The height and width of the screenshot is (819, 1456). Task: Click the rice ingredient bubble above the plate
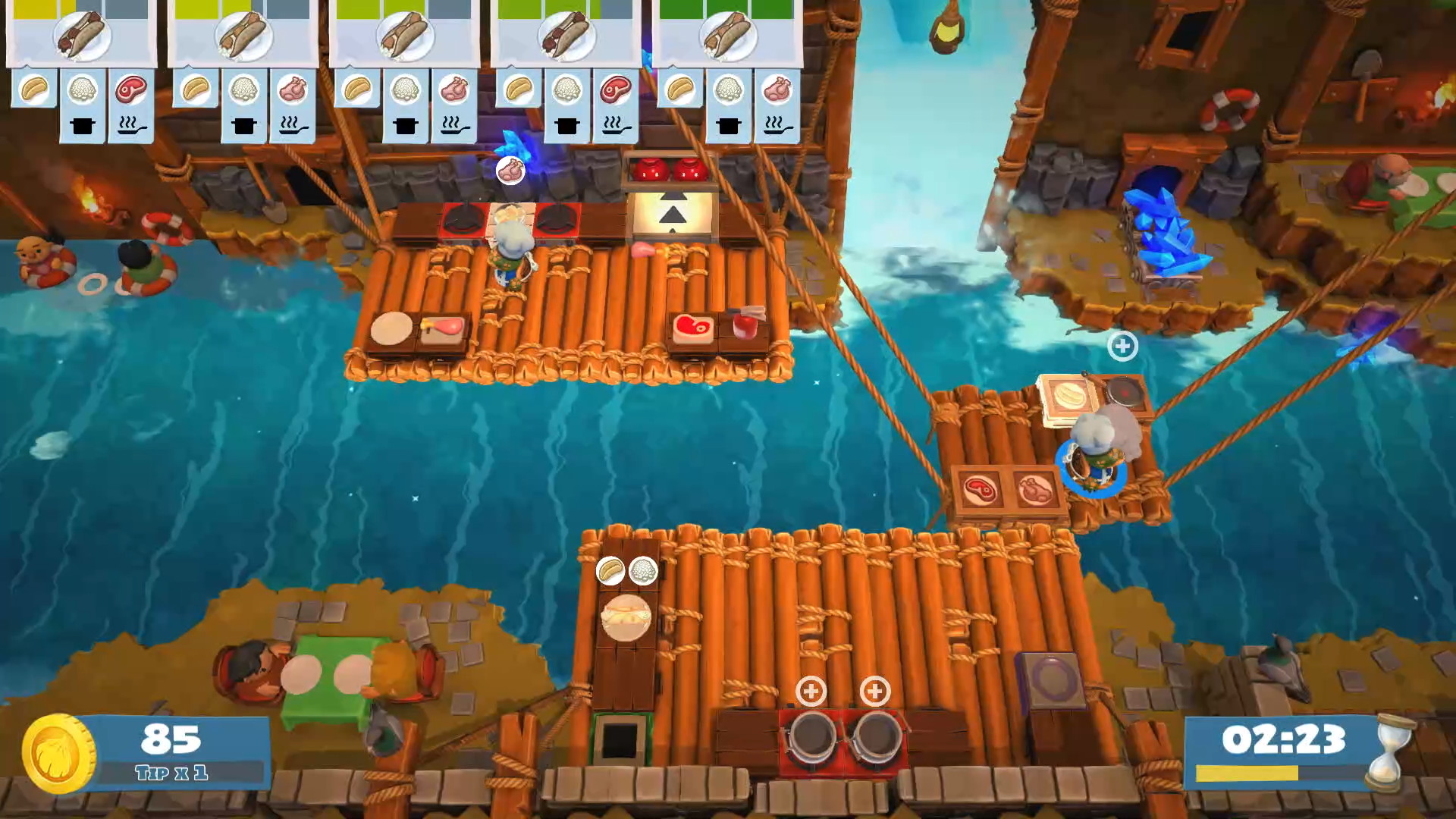(x=643, y=570)
